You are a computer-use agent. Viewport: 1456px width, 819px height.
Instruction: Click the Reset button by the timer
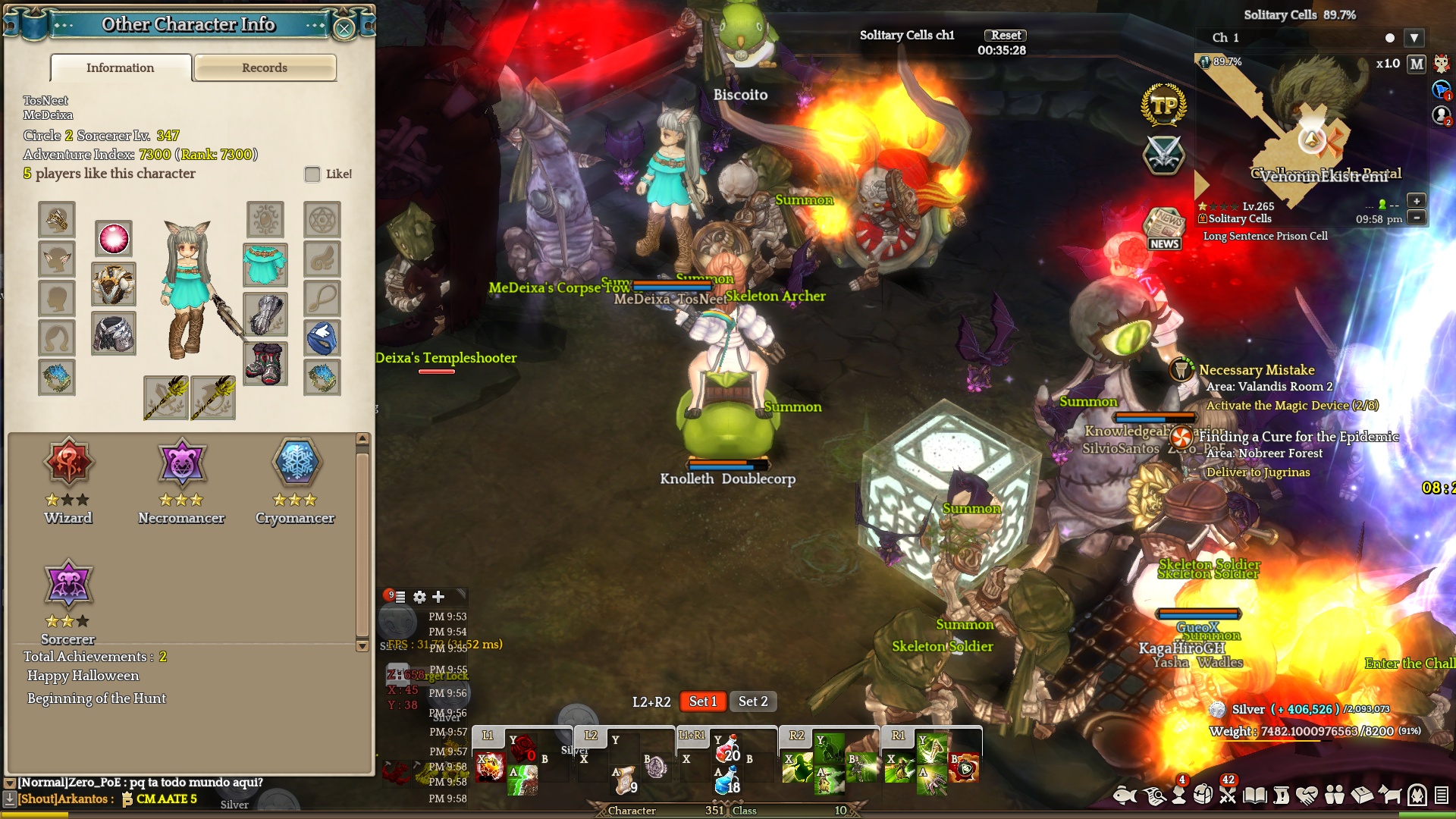click(x=1006, y=36)
